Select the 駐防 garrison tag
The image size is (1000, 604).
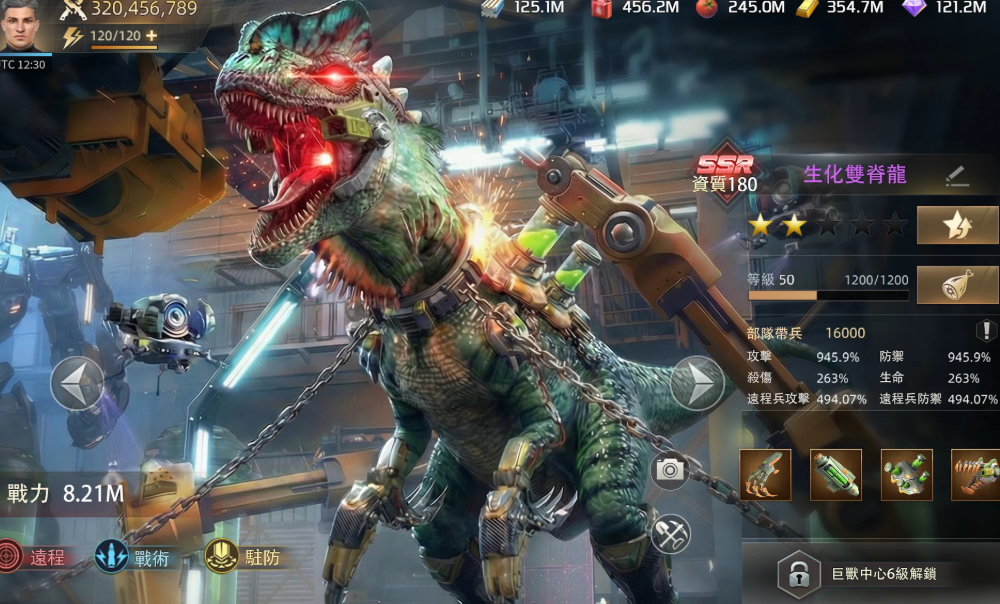click(244, 557)
